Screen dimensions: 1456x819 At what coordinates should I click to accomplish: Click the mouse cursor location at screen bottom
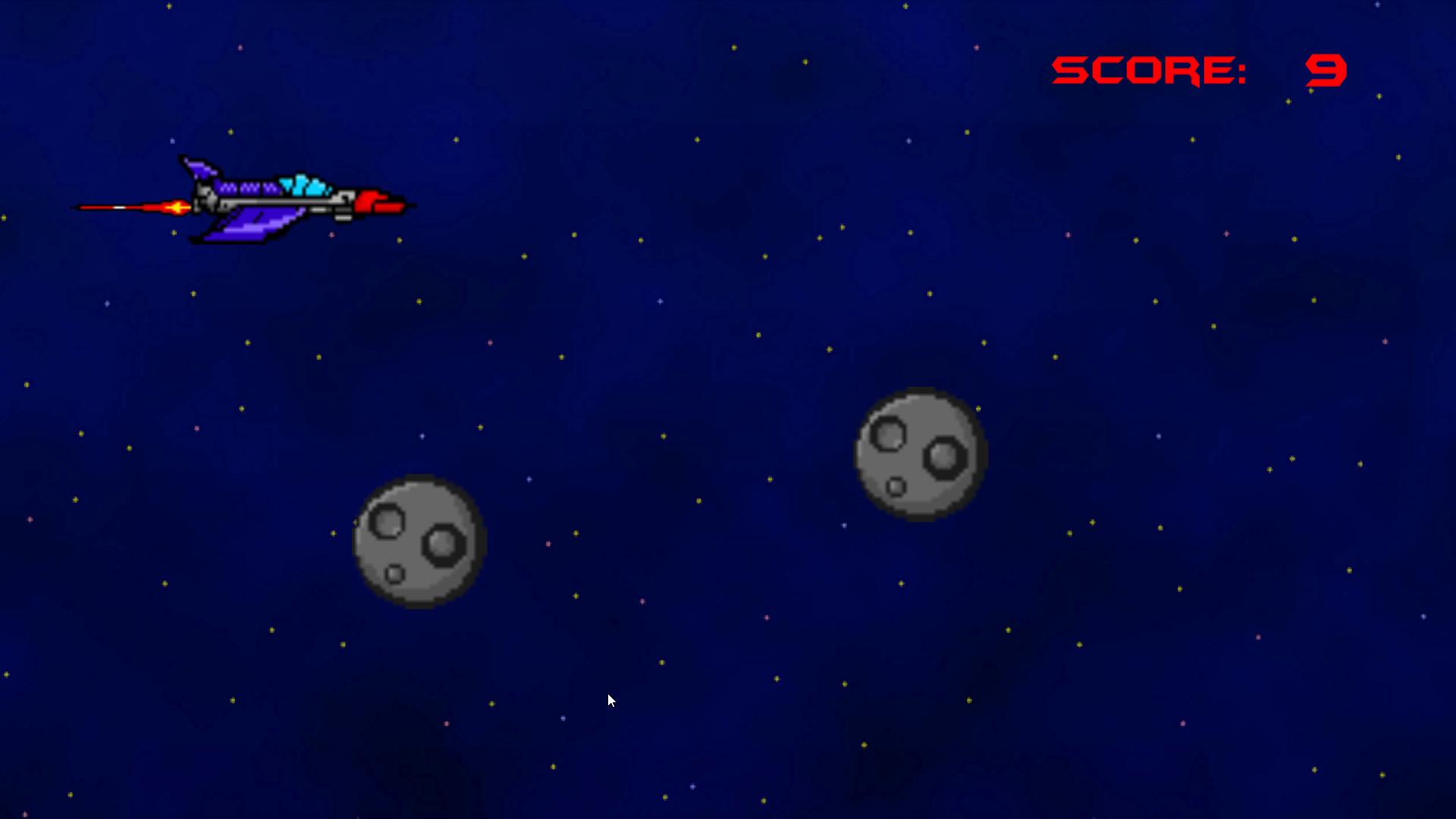point(609,700)
